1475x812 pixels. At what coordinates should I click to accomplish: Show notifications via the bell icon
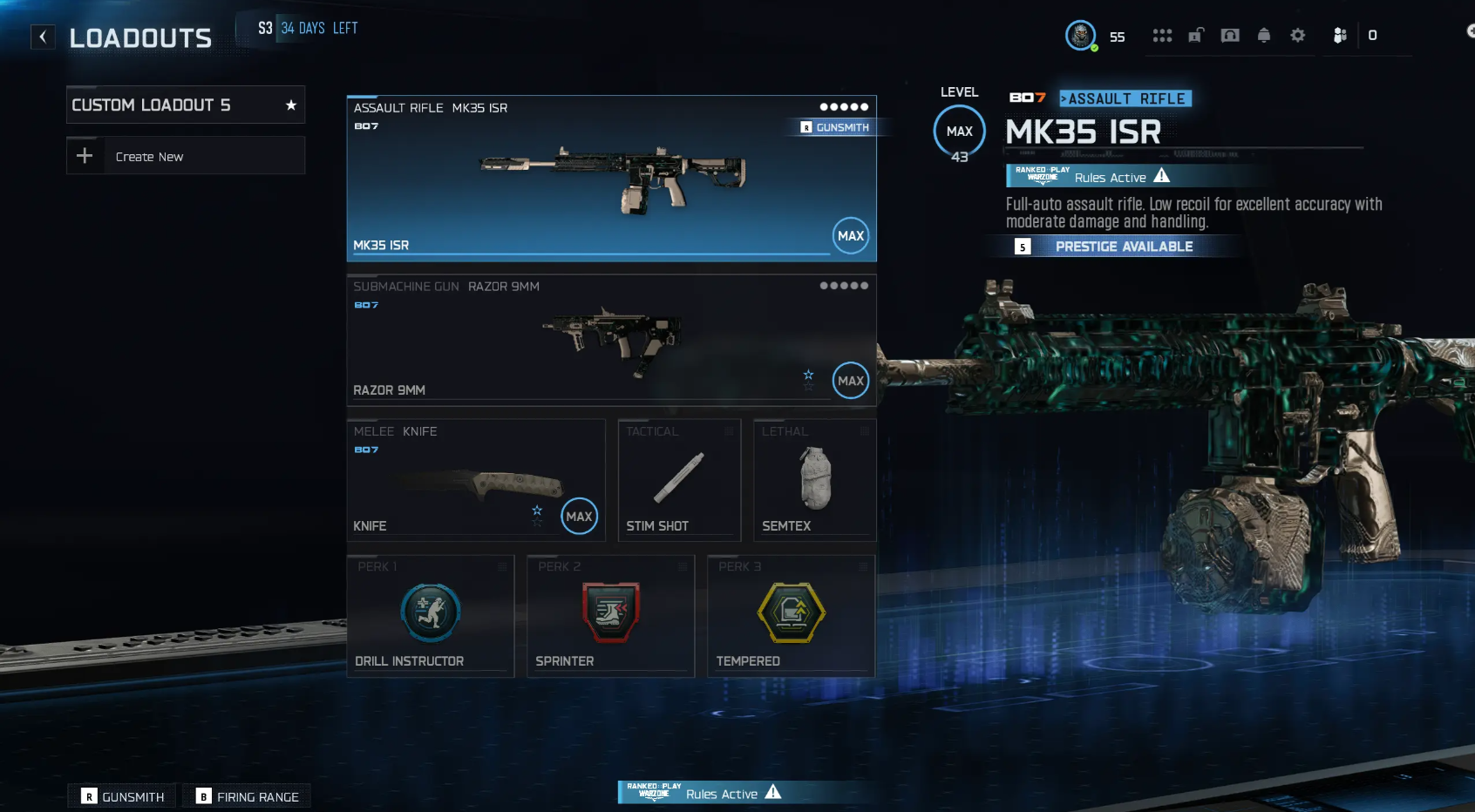[1263, 36]
